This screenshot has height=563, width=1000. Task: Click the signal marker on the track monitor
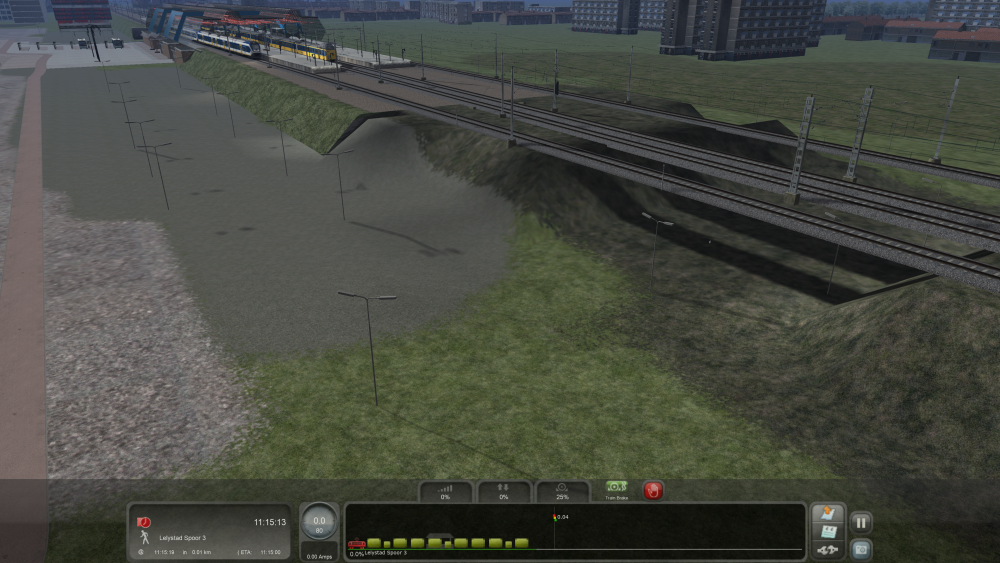(554, 518)
